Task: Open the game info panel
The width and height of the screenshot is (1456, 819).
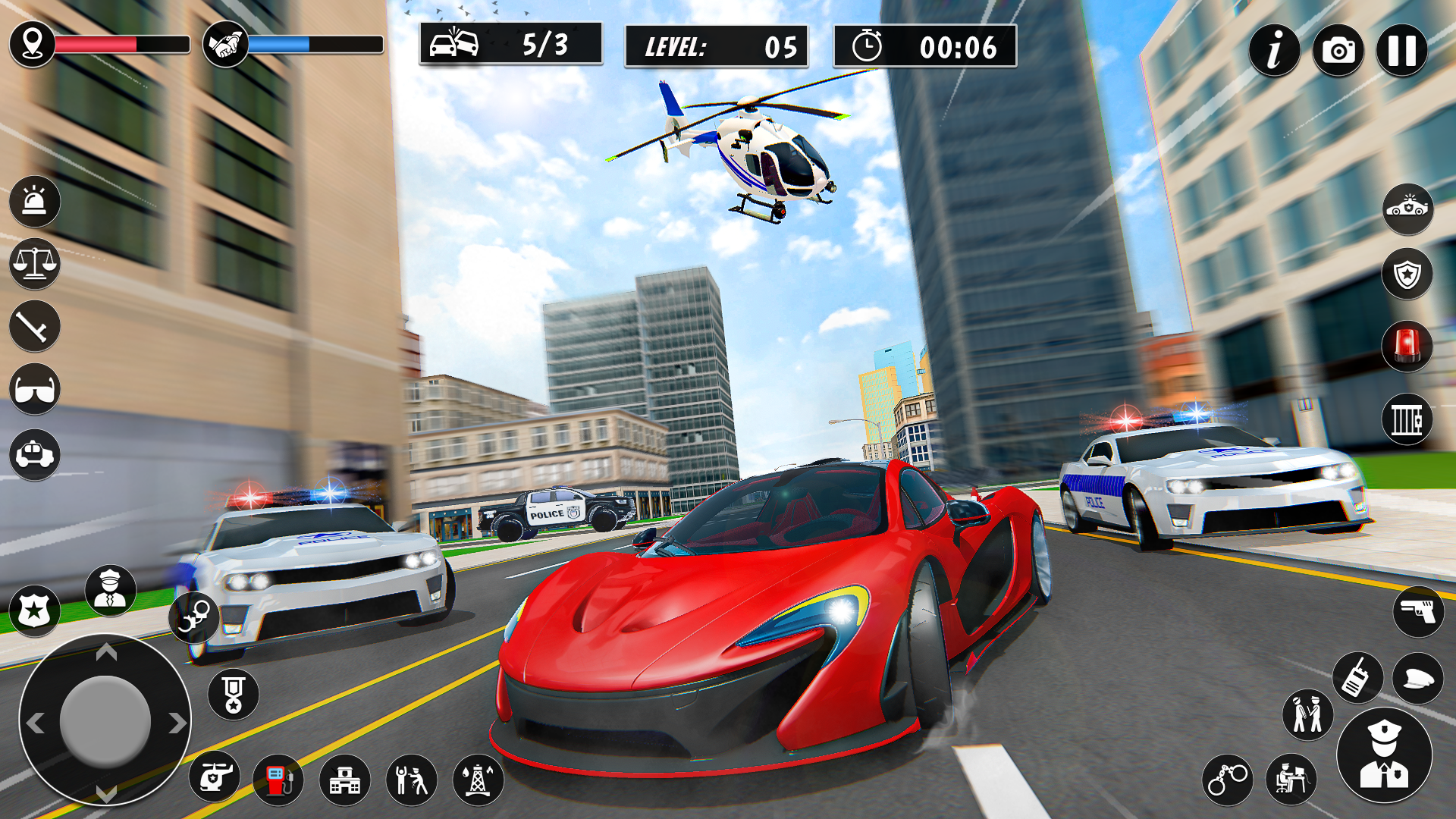Action: (1274, 49)
